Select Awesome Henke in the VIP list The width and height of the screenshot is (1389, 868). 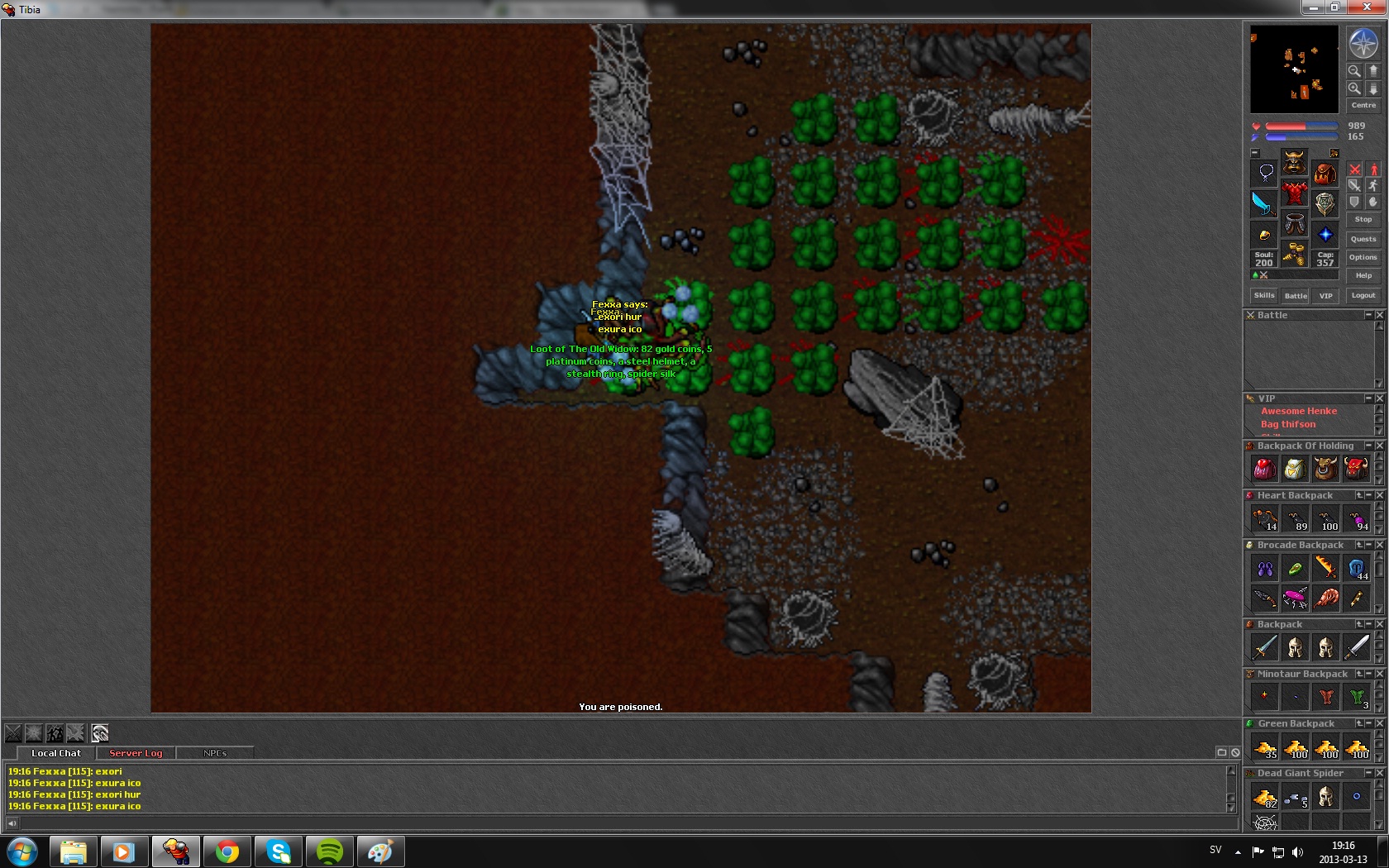coord(1298,411)
